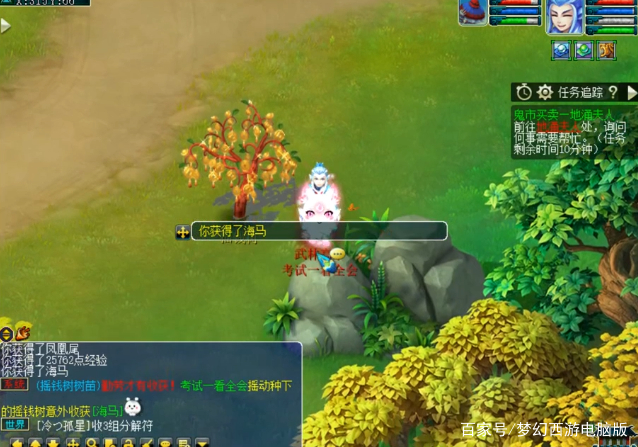
Task: Open the [海马] item link in chat
Action: (108, 410)
